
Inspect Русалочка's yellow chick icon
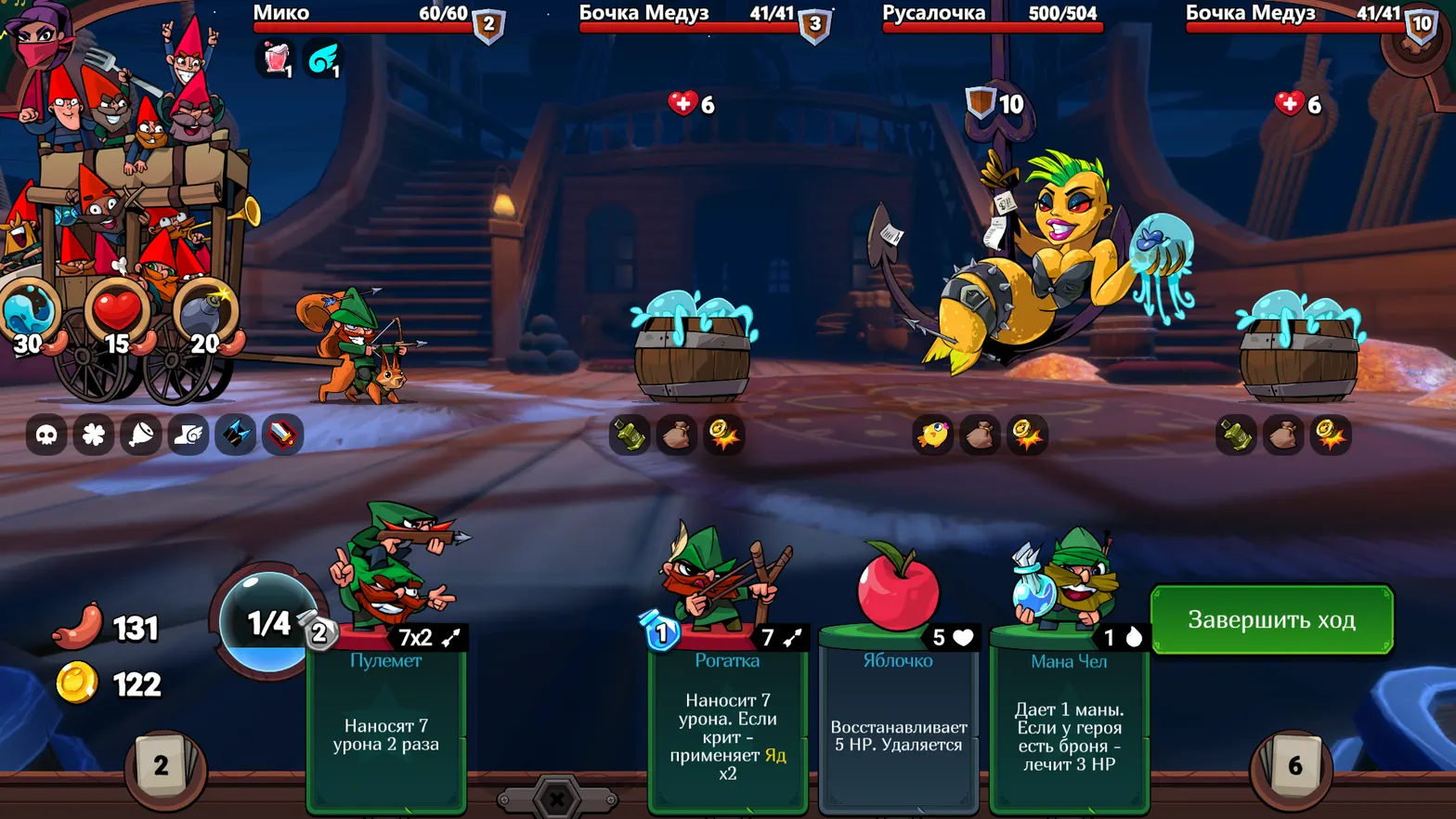(x=932, y=435)
